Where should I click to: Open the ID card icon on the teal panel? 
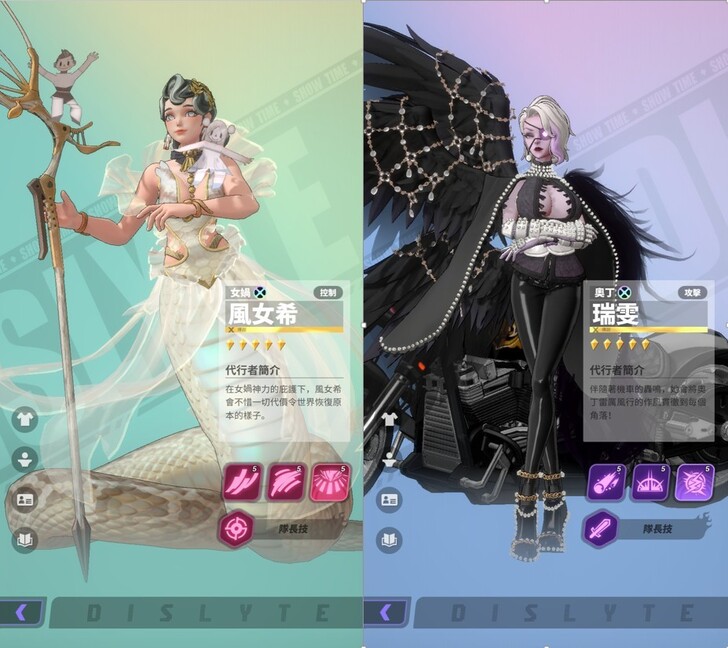(25, 499)
